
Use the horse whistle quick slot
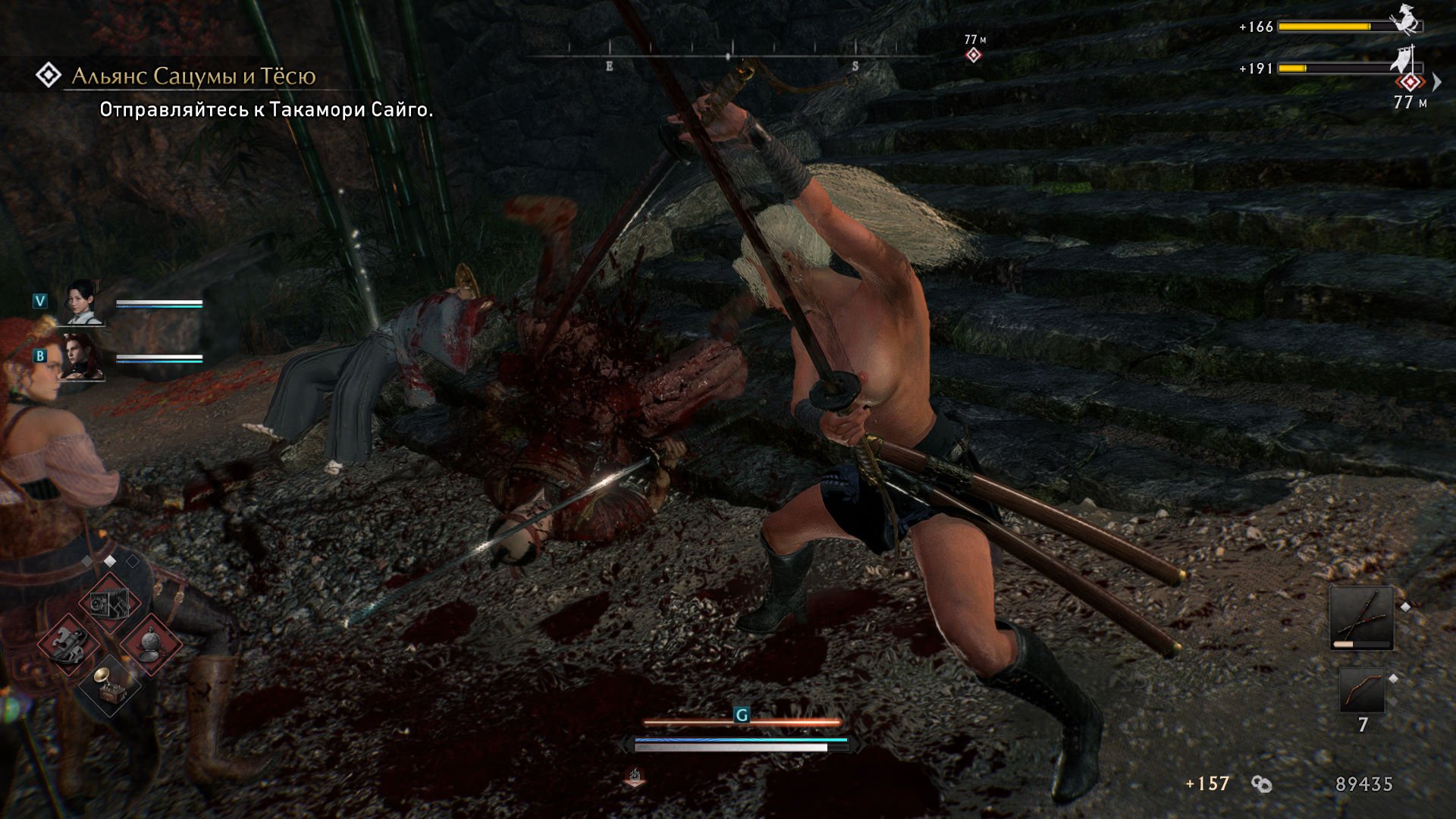point(68,643)
